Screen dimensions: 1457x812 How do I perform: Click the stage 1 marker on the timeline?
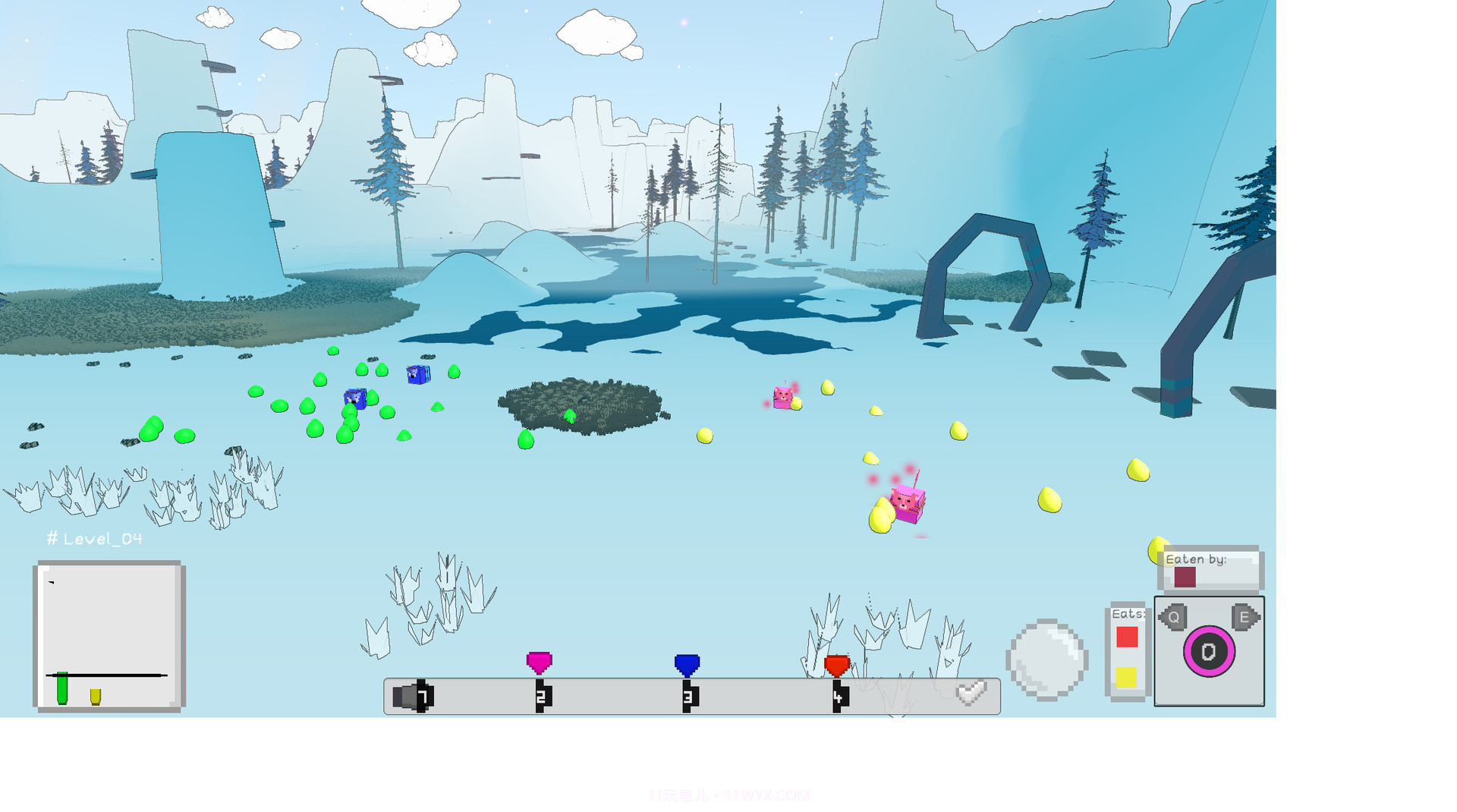tap(422, 696)
